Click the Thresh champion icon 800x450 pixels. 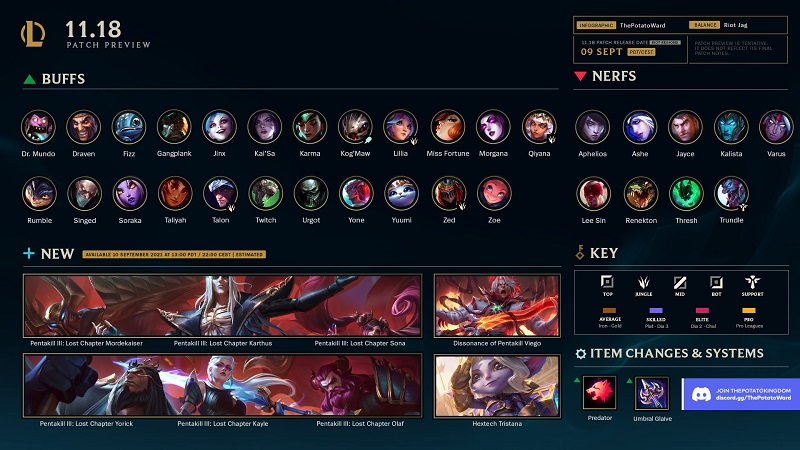click(686, 193)
